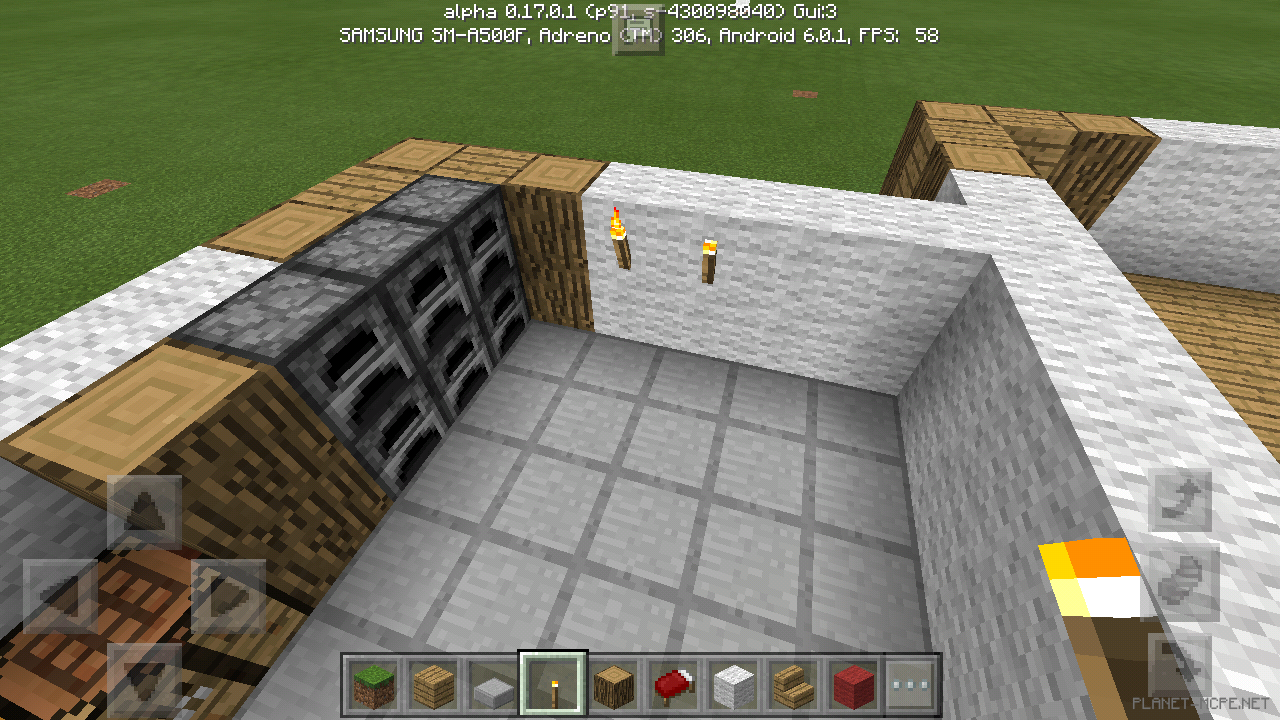
Task: Open the full inventory via the dots slot
Action: tap(913, 685)
